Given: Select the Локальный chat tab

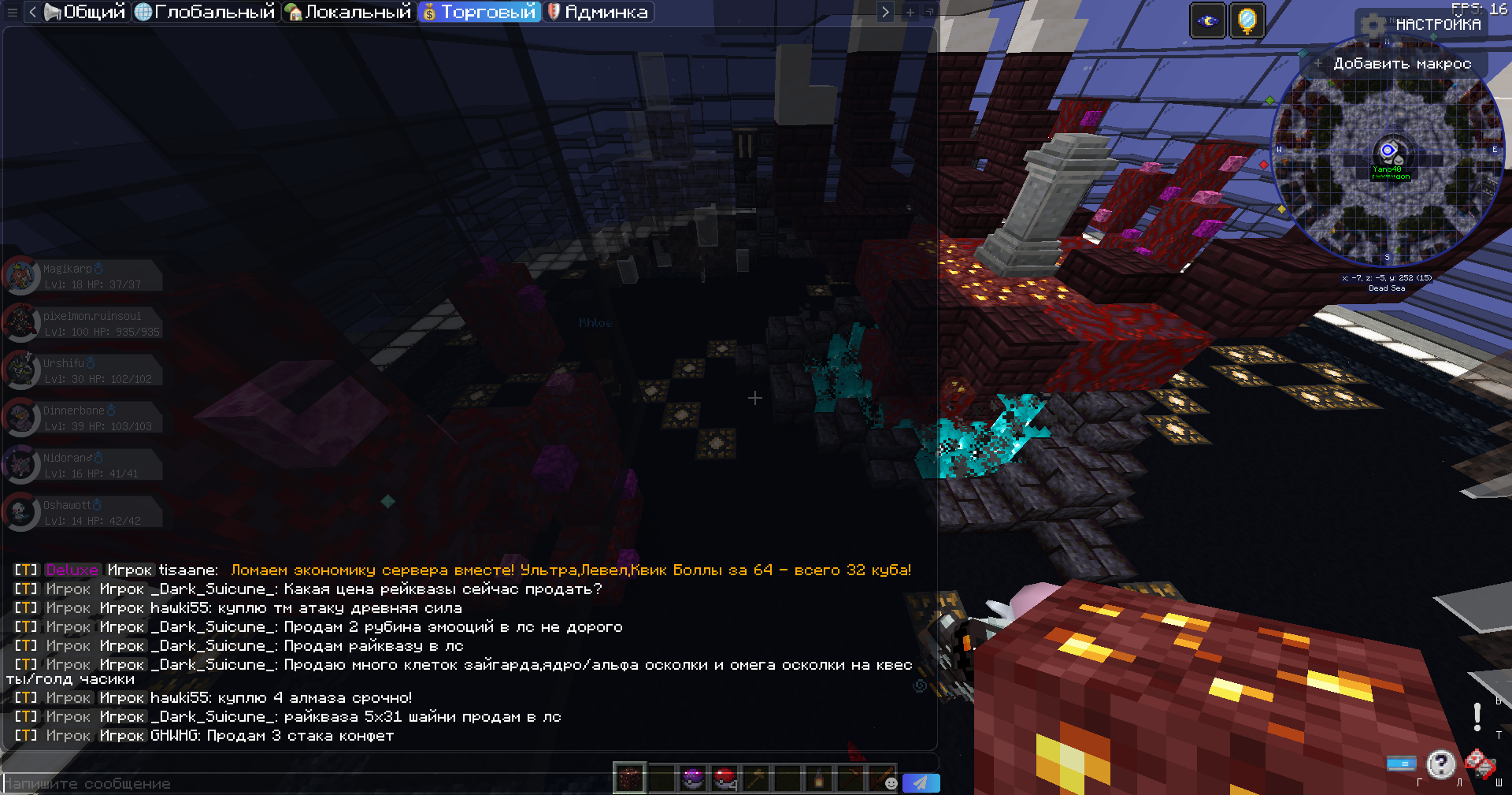Looking at the screenshot, I should click(349, 12).
